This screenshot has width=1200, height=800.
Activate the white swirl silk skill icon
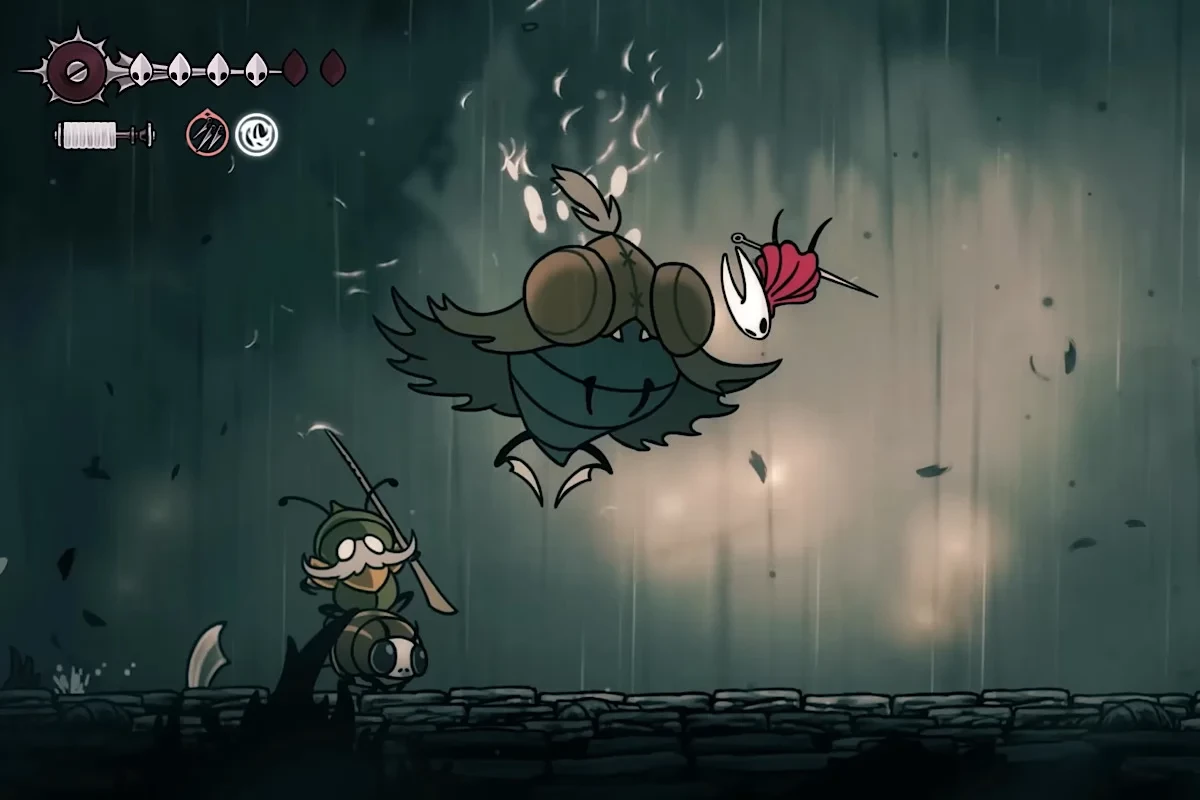point(256,134)
